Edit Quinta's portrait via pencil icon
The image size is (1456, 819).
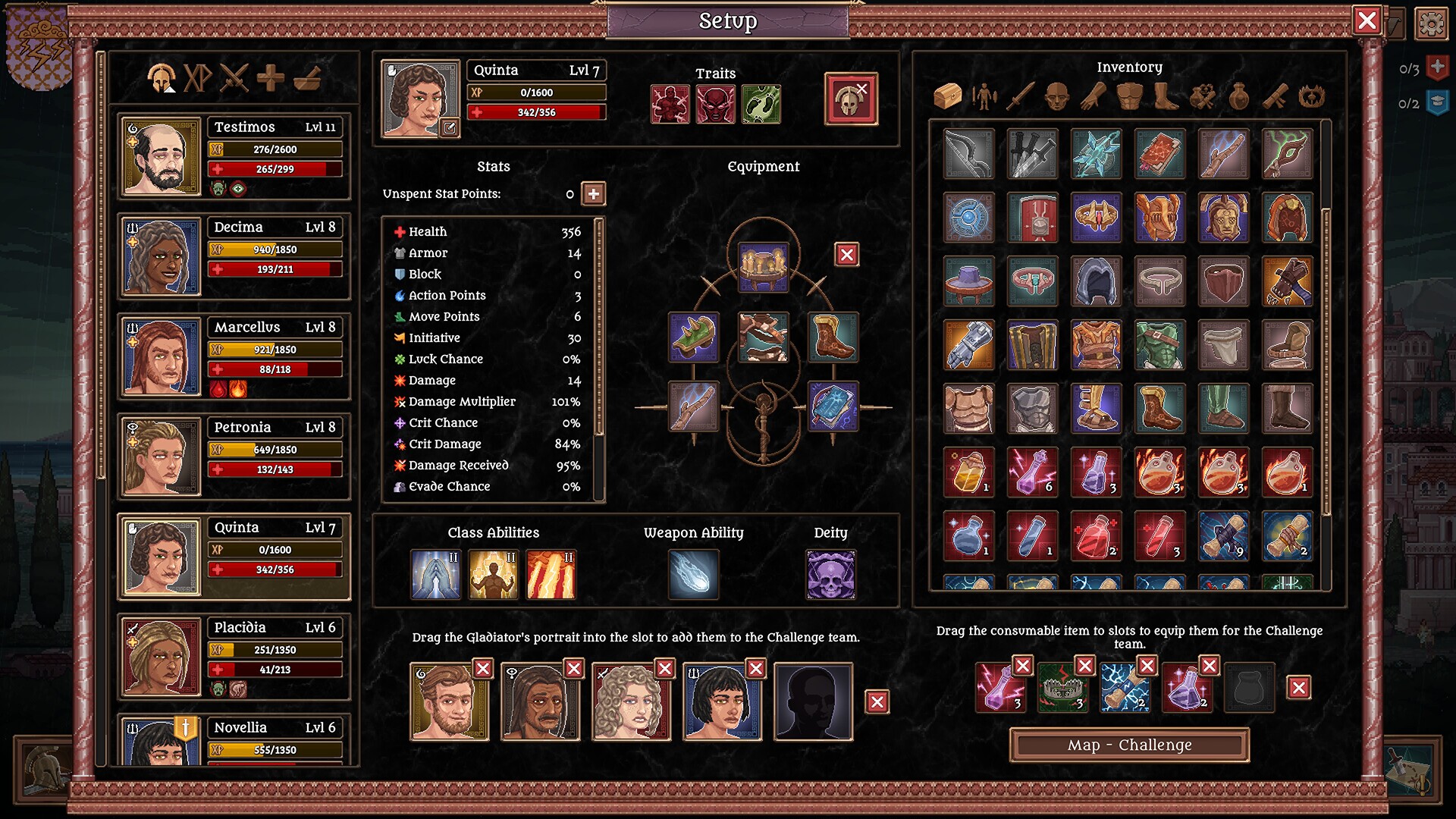450,129
